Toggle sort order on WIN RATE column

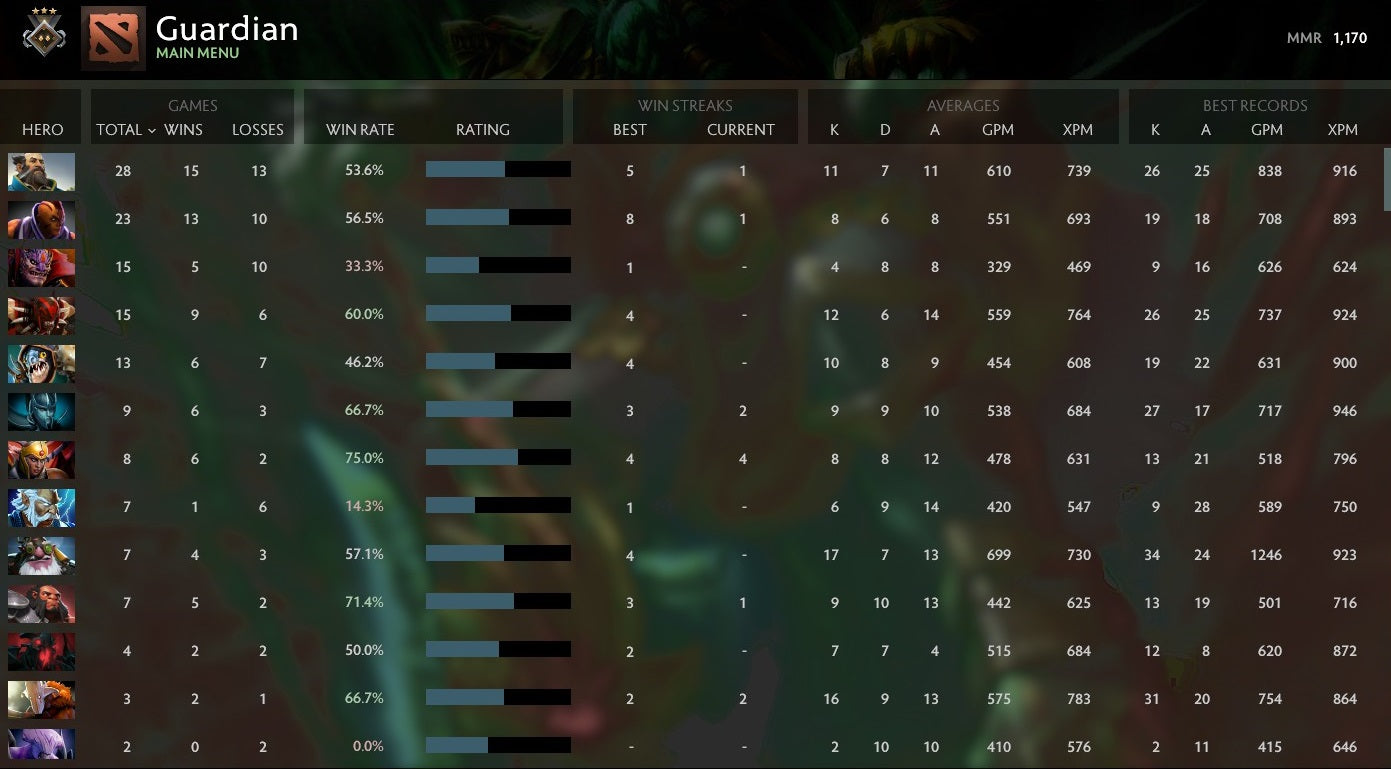tap(360, 129)
